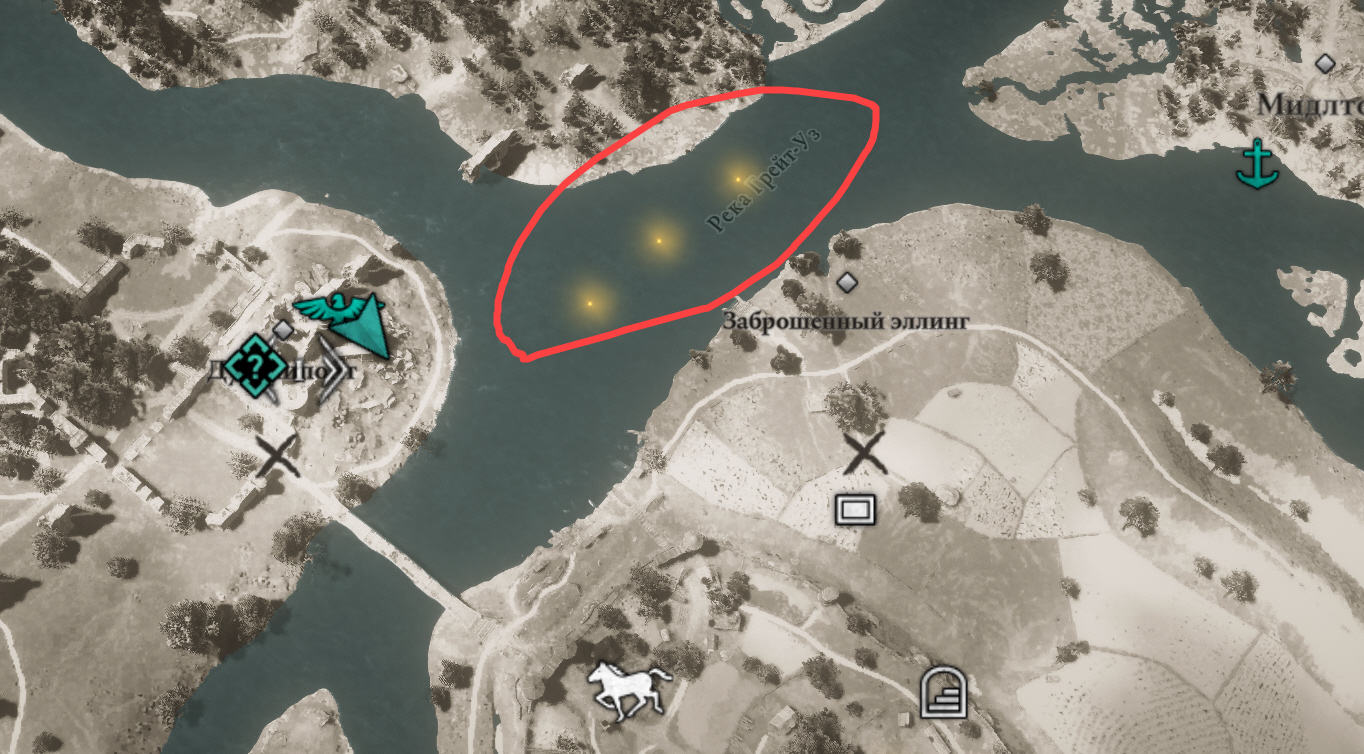Click the middle glowing treasure dot in the river

pos(659,240)
